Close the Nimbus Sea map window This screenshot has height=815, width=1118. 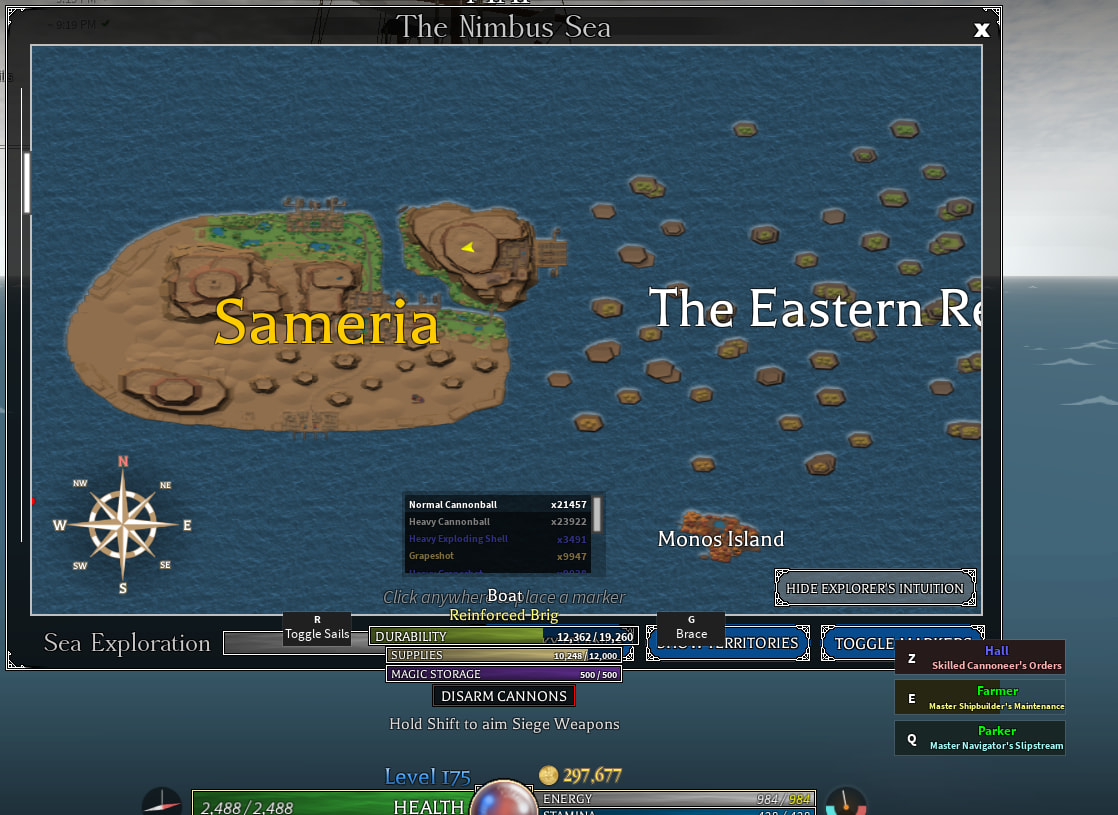tap(981, 30)
